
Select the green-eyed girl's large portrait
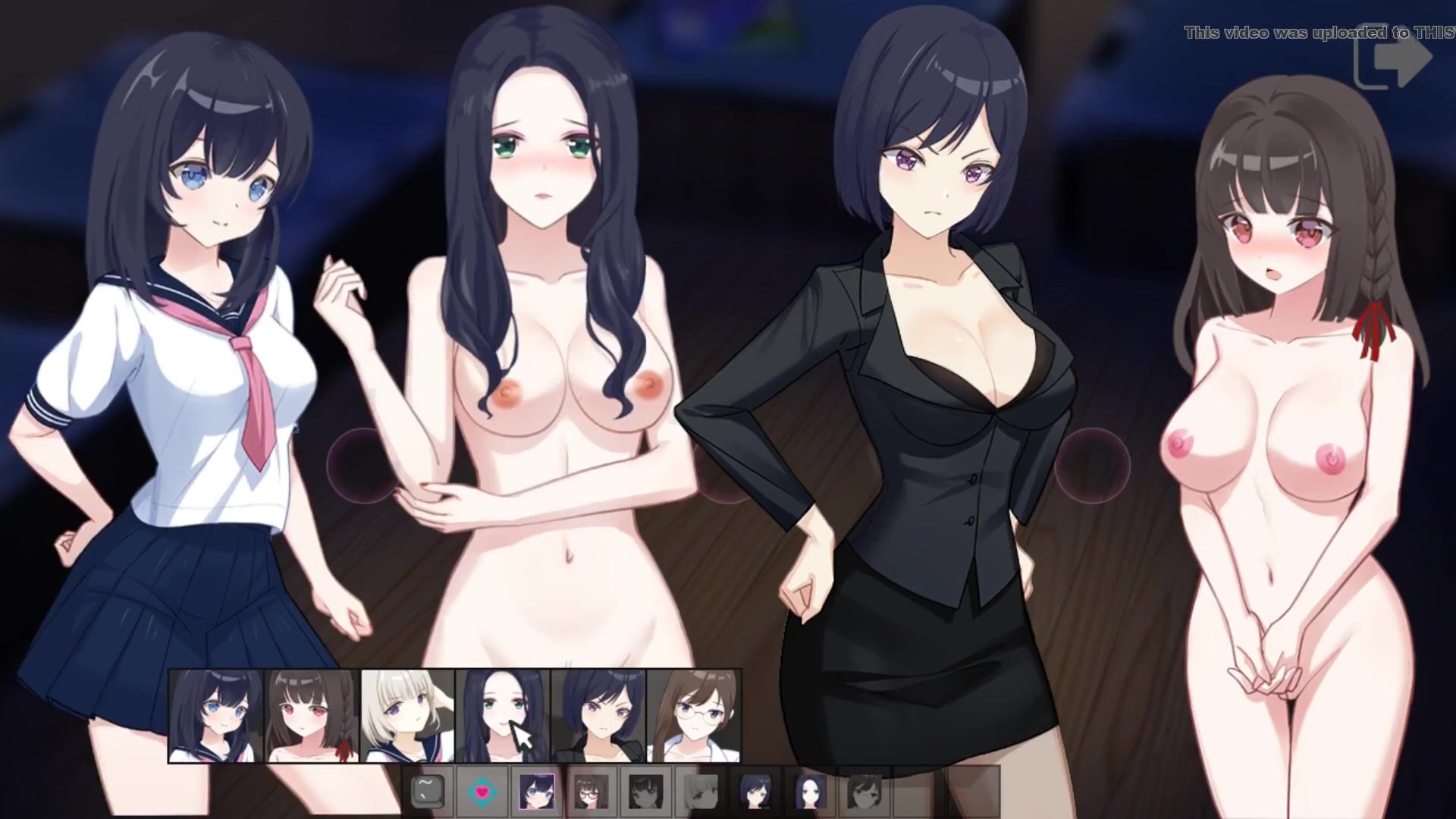point(503,716)
